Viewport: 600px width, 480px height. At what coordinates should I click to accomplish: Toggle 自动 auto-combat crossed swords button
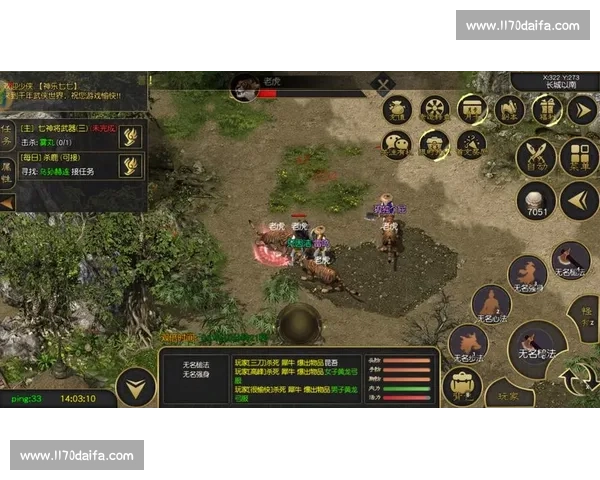pyautogui.click(x=536, y=157)
